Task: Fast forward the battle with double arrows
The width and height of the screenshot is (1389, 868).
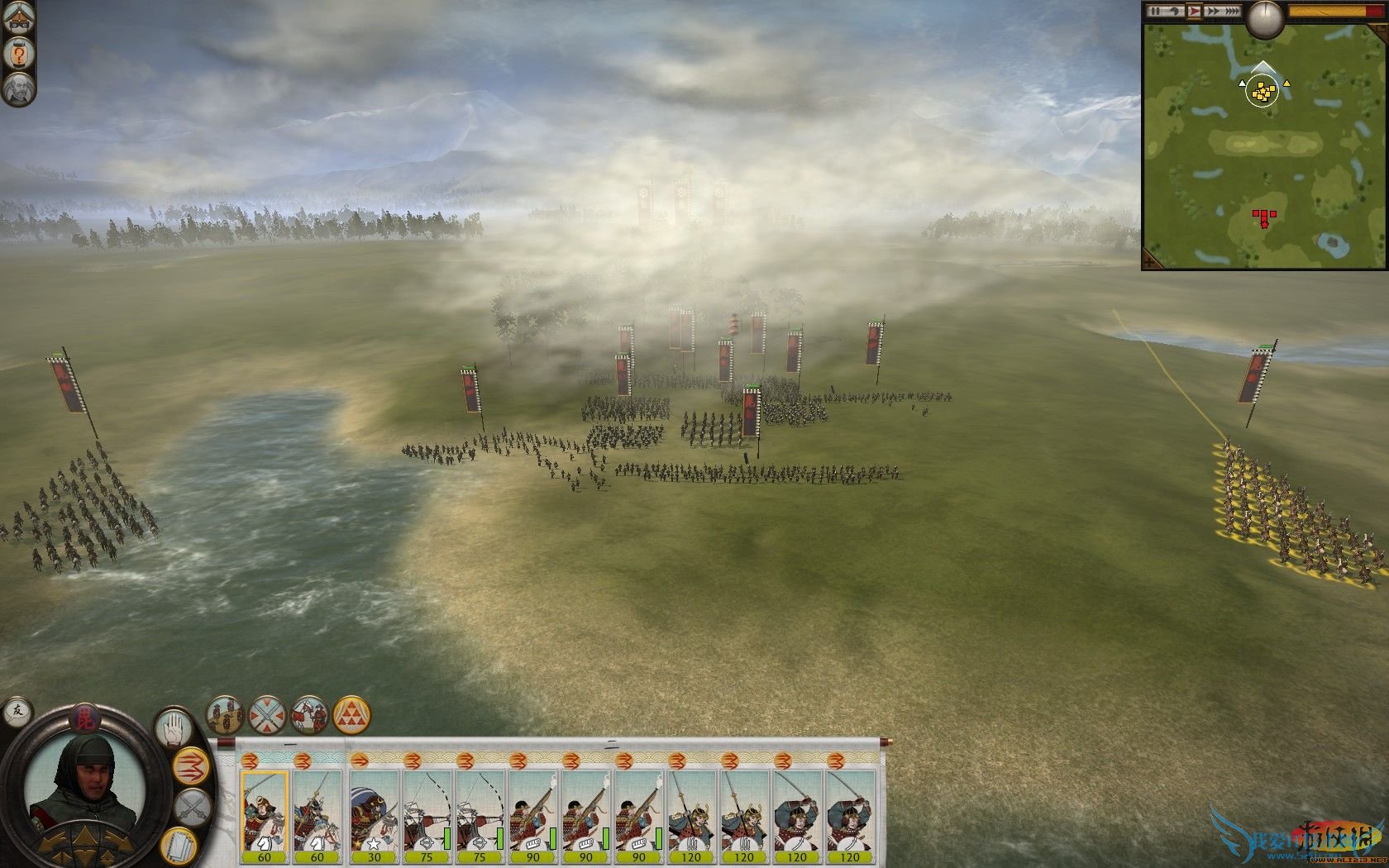Action: (x=1213, y=11)
